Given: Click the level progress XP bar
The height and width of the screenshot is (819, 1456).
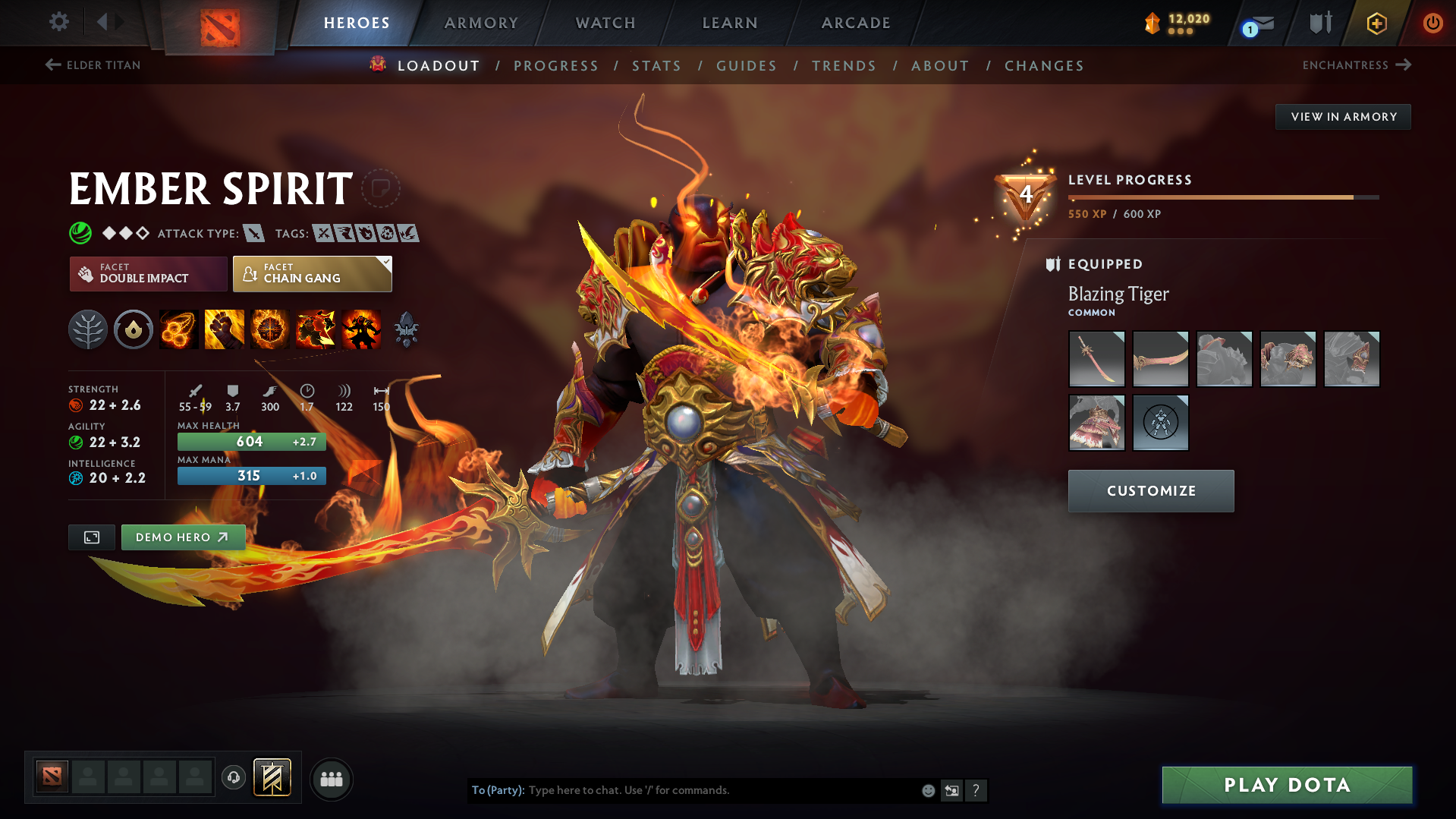Looking at the screenshot, I should click(1222, 197).
